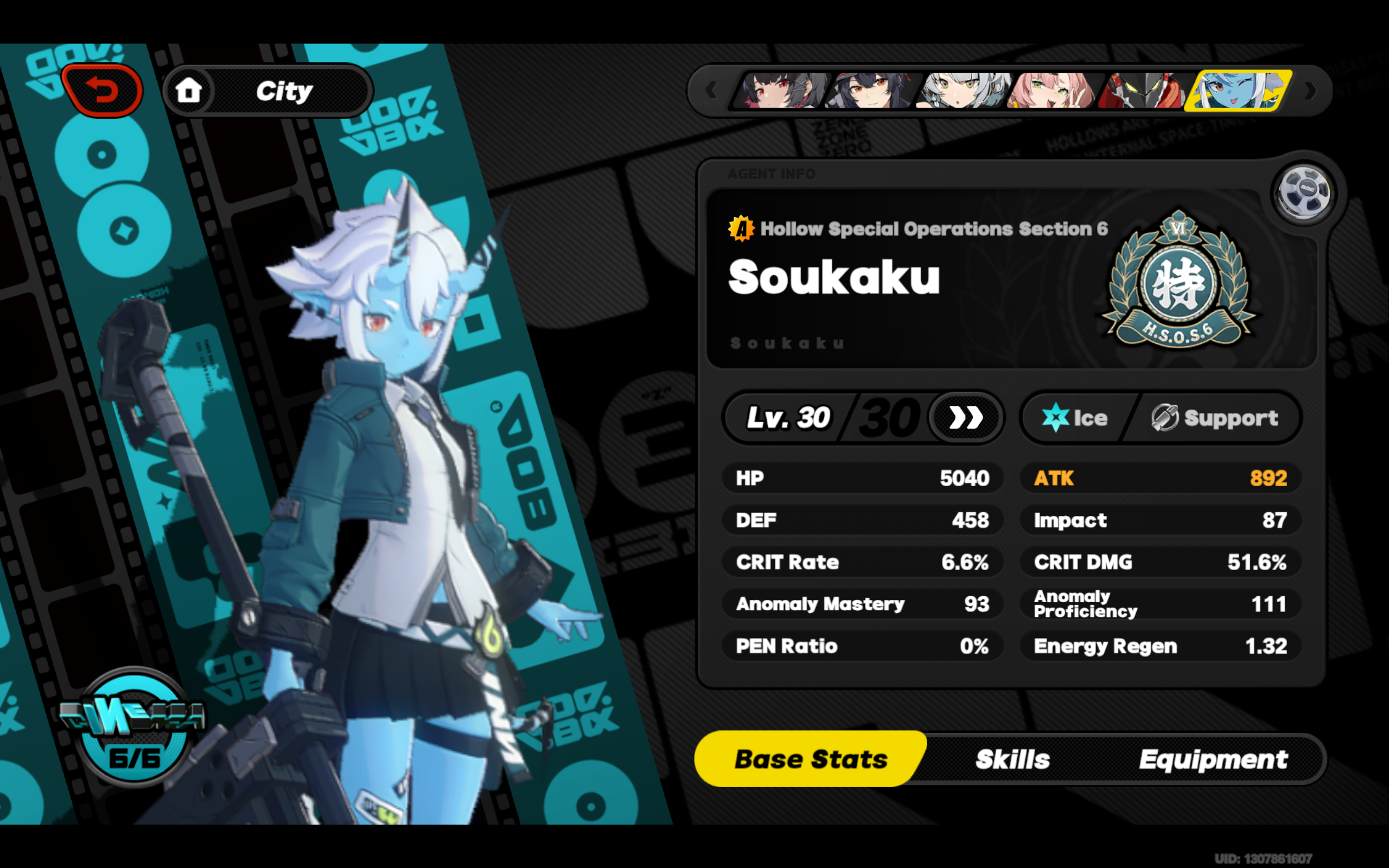Screen dimensions: 1389x868
Task: Select the Base Stats tab
Action: [x=811, y=759]
